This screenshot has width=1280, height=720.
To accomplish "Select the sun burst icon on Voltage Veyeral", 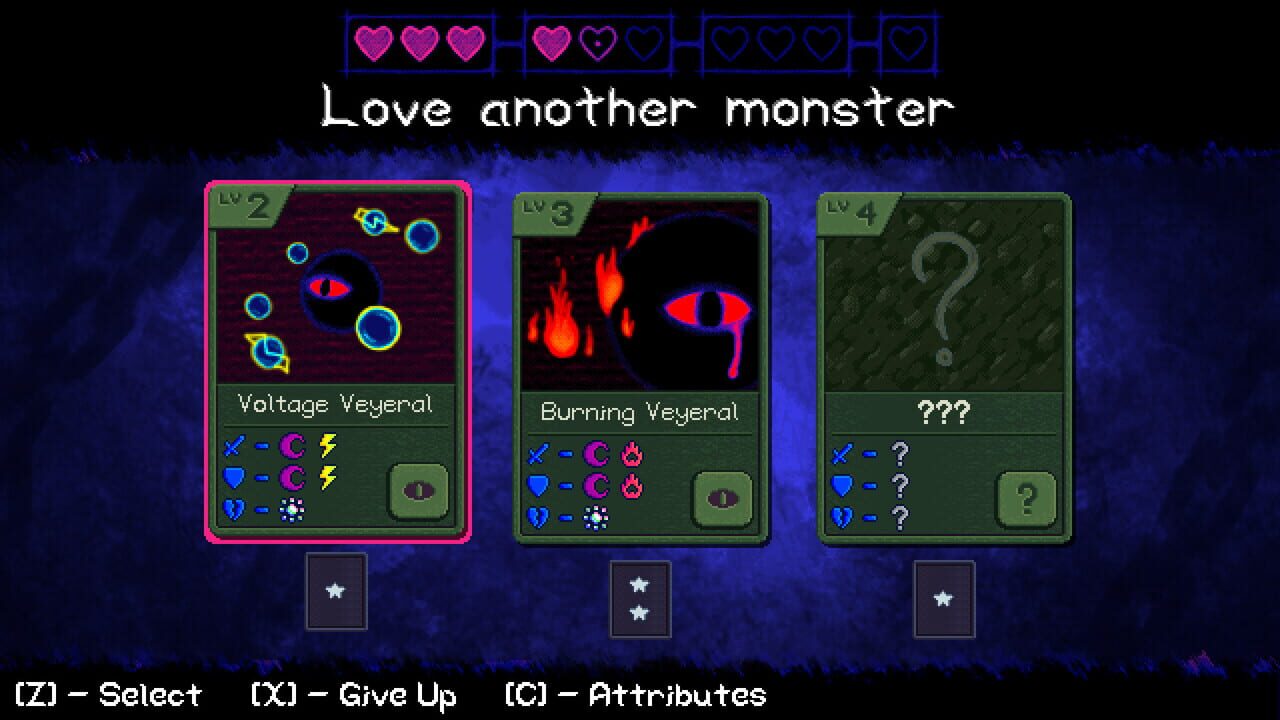I will 293,510.
